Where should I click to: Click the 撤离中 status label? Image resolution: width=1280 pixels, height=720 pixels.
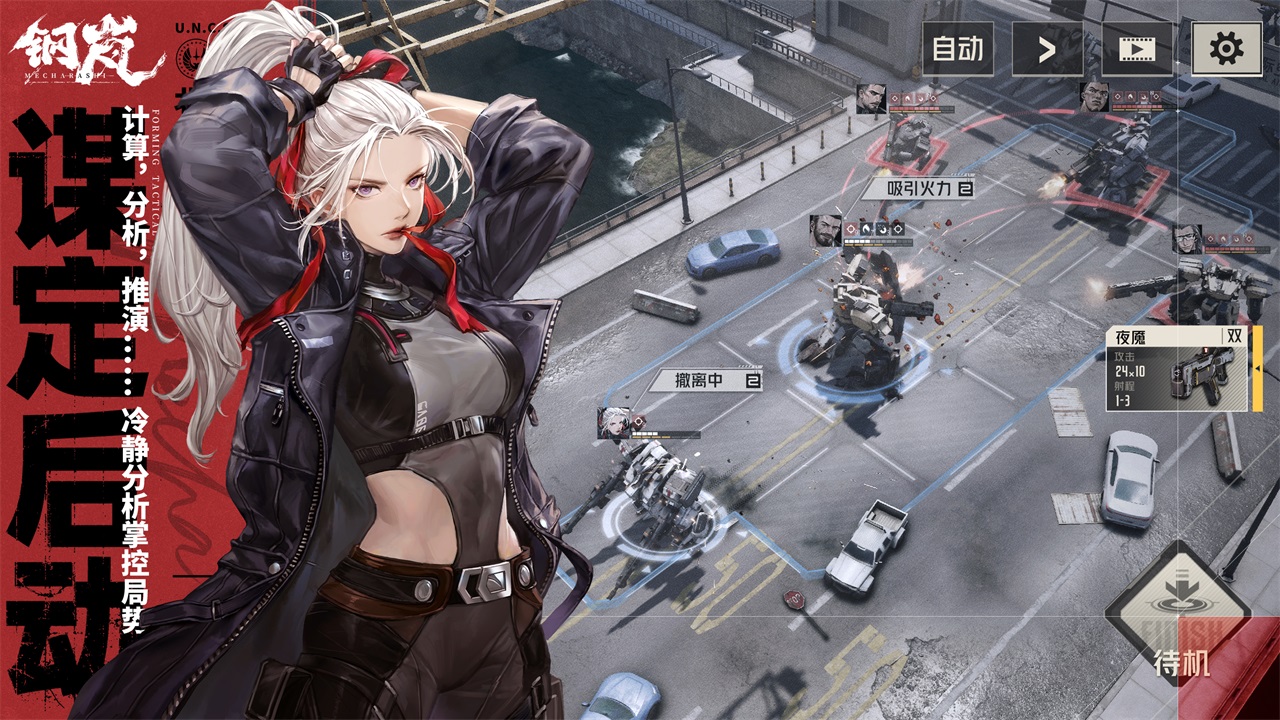(x=700, y=378)
